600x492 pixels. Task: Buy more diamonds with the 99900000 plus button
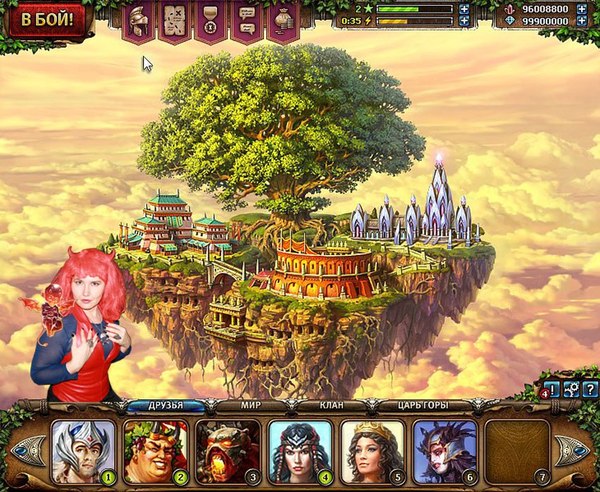(580, 20)
